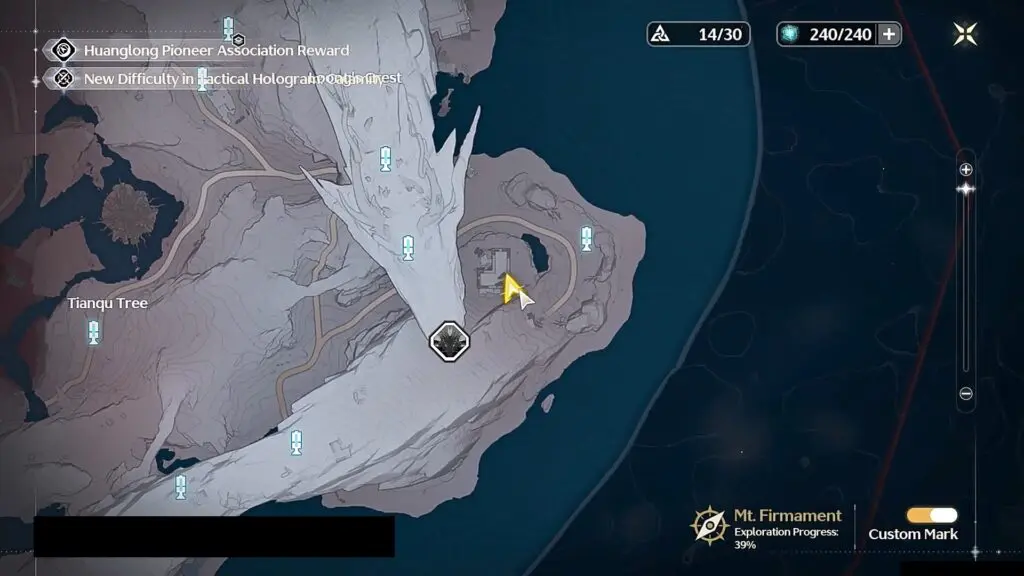Add Waveplates using the plus button
The width and height of the screenshot is (1024, 576).
coord(888,34)
